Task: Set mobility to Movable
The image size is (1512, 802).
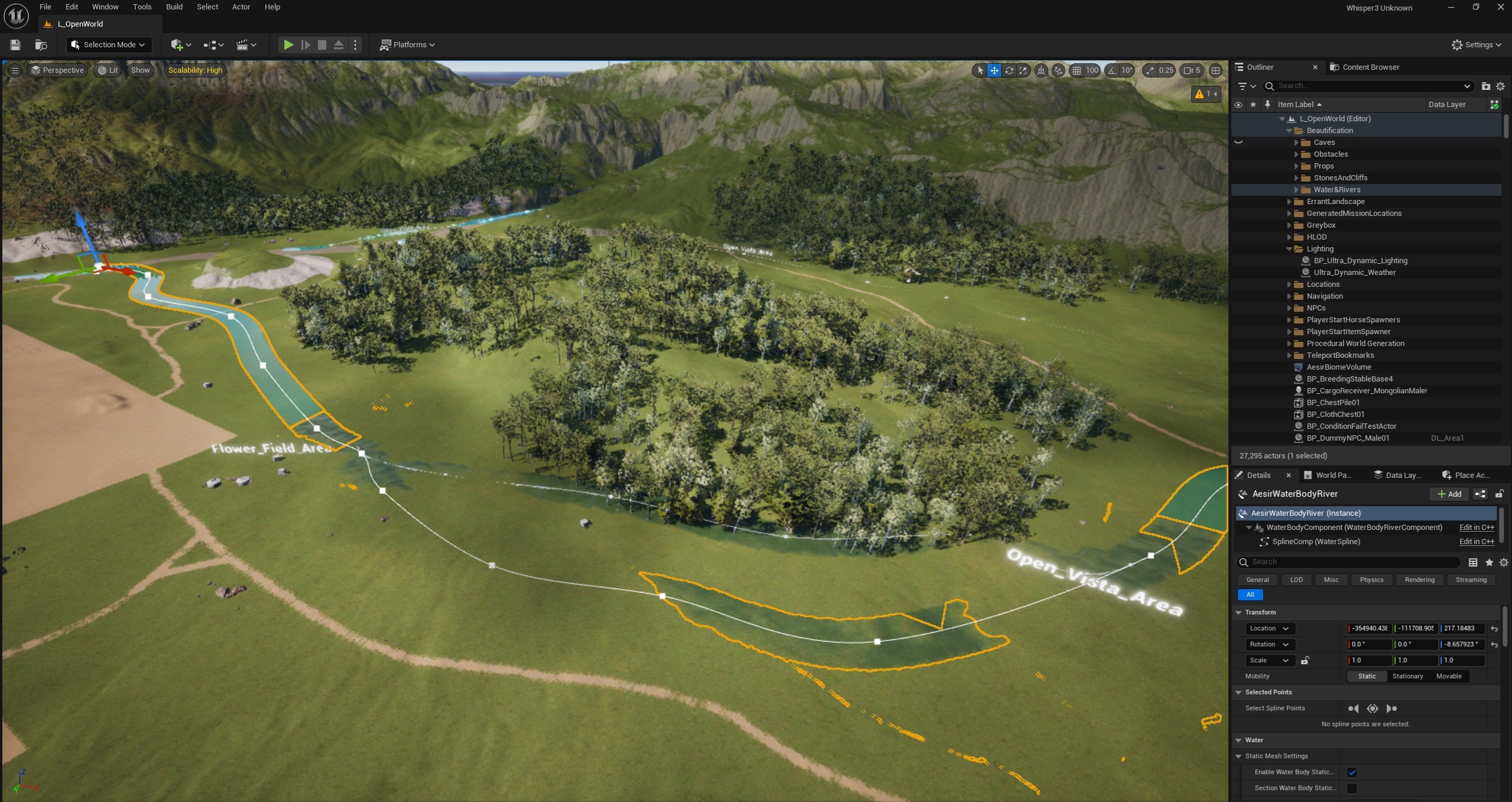Action: [1448, 677]
